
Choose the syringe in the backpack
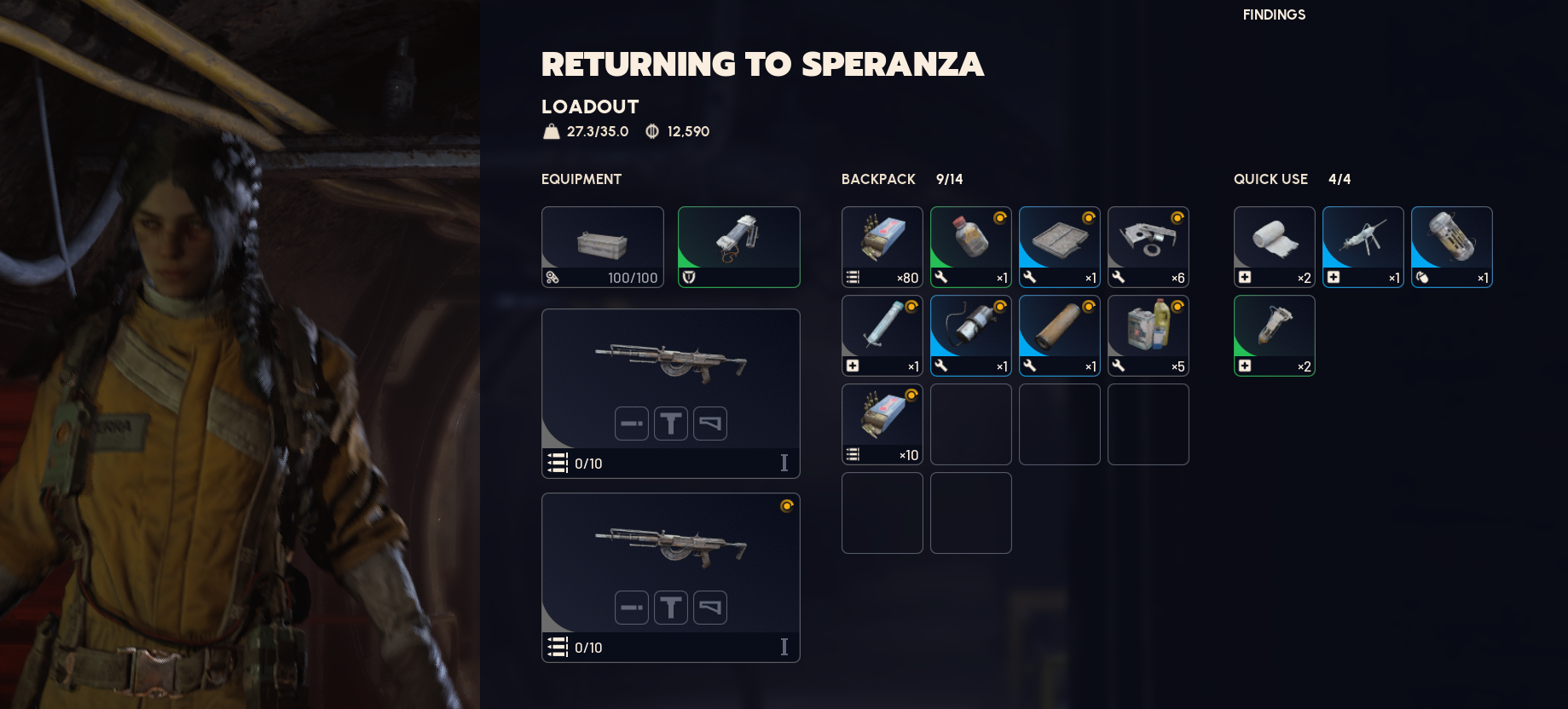point(882,335)
